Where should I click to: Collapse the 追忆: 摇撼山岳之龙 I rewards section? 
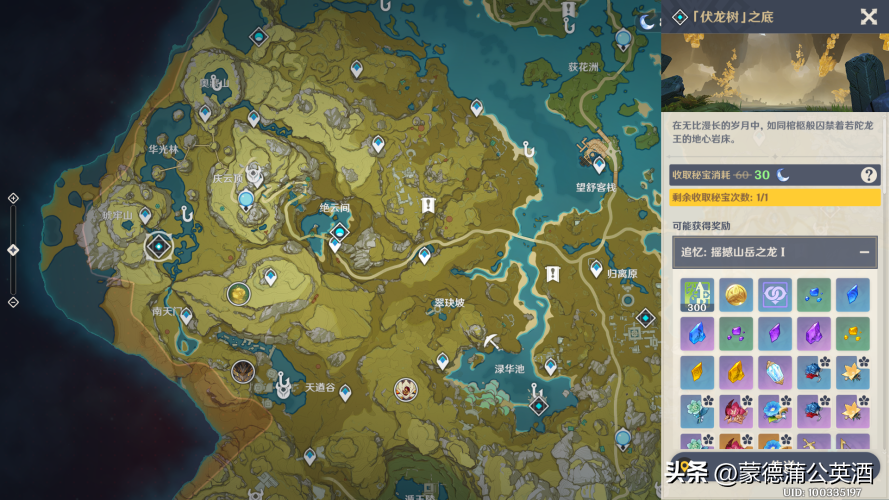click(x=862, y=250)
